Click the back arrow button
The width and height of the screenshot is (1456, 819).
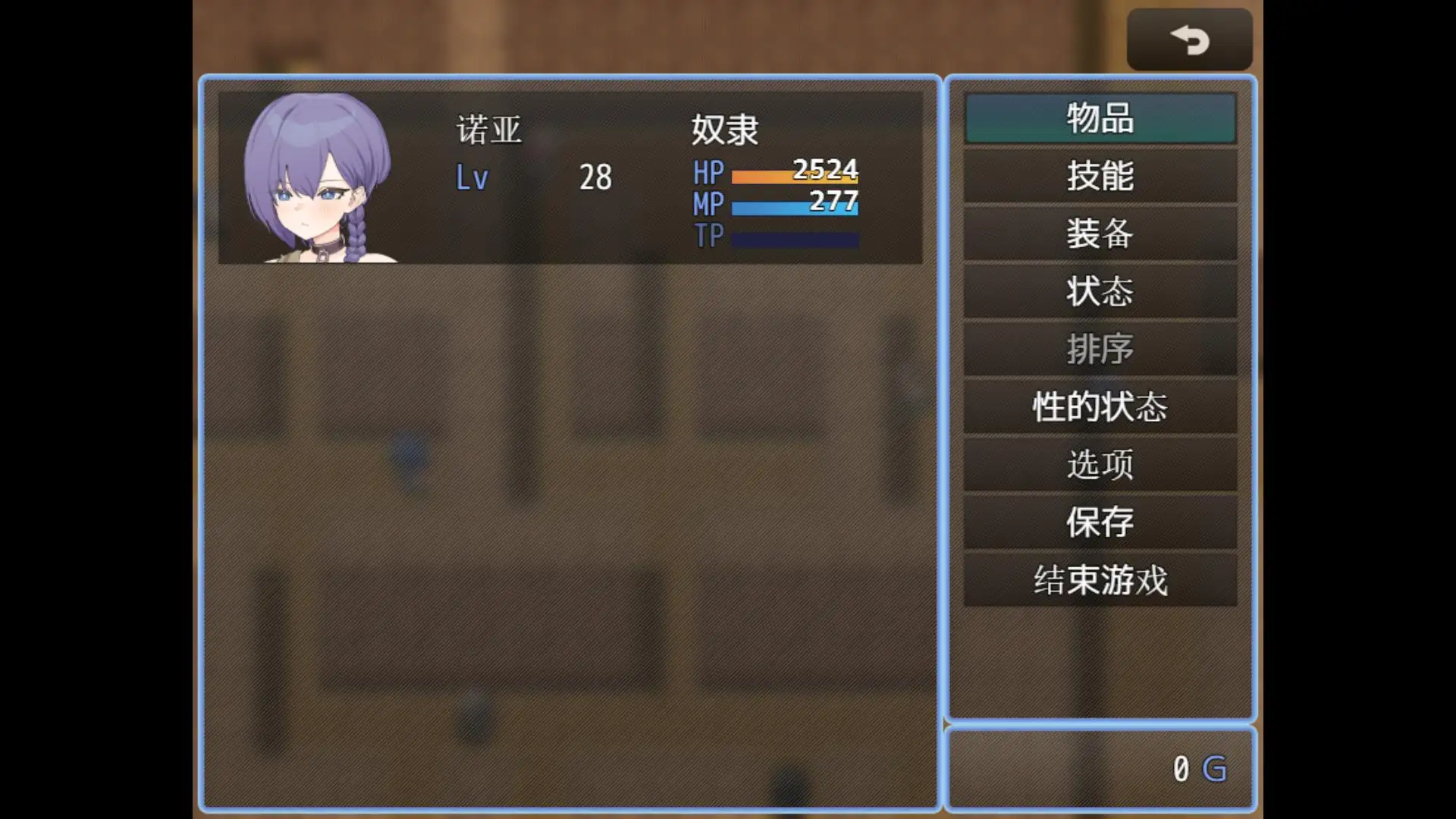pyautogui.click(x=1188, y=39)
